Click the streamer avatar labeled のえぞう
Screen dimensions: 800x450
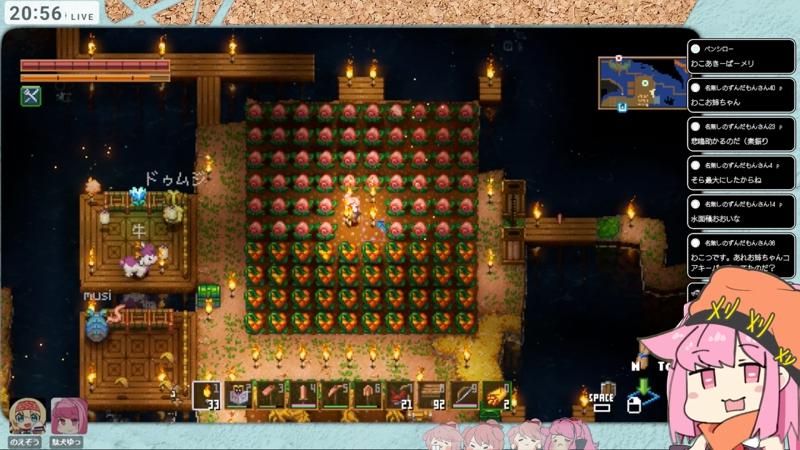[25, 416]
